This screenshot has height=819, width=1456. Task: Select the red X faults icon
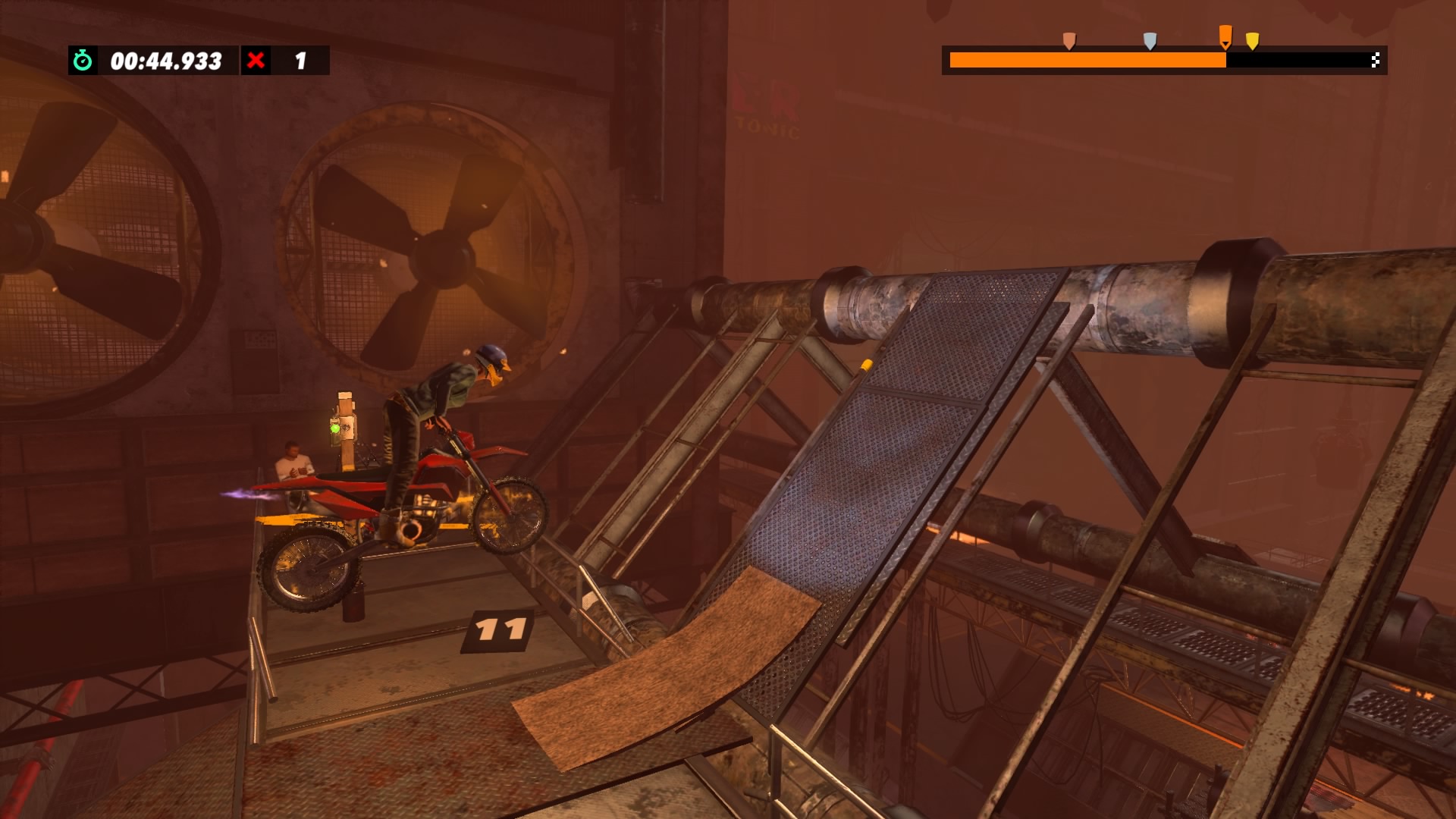tap(256, 61)
